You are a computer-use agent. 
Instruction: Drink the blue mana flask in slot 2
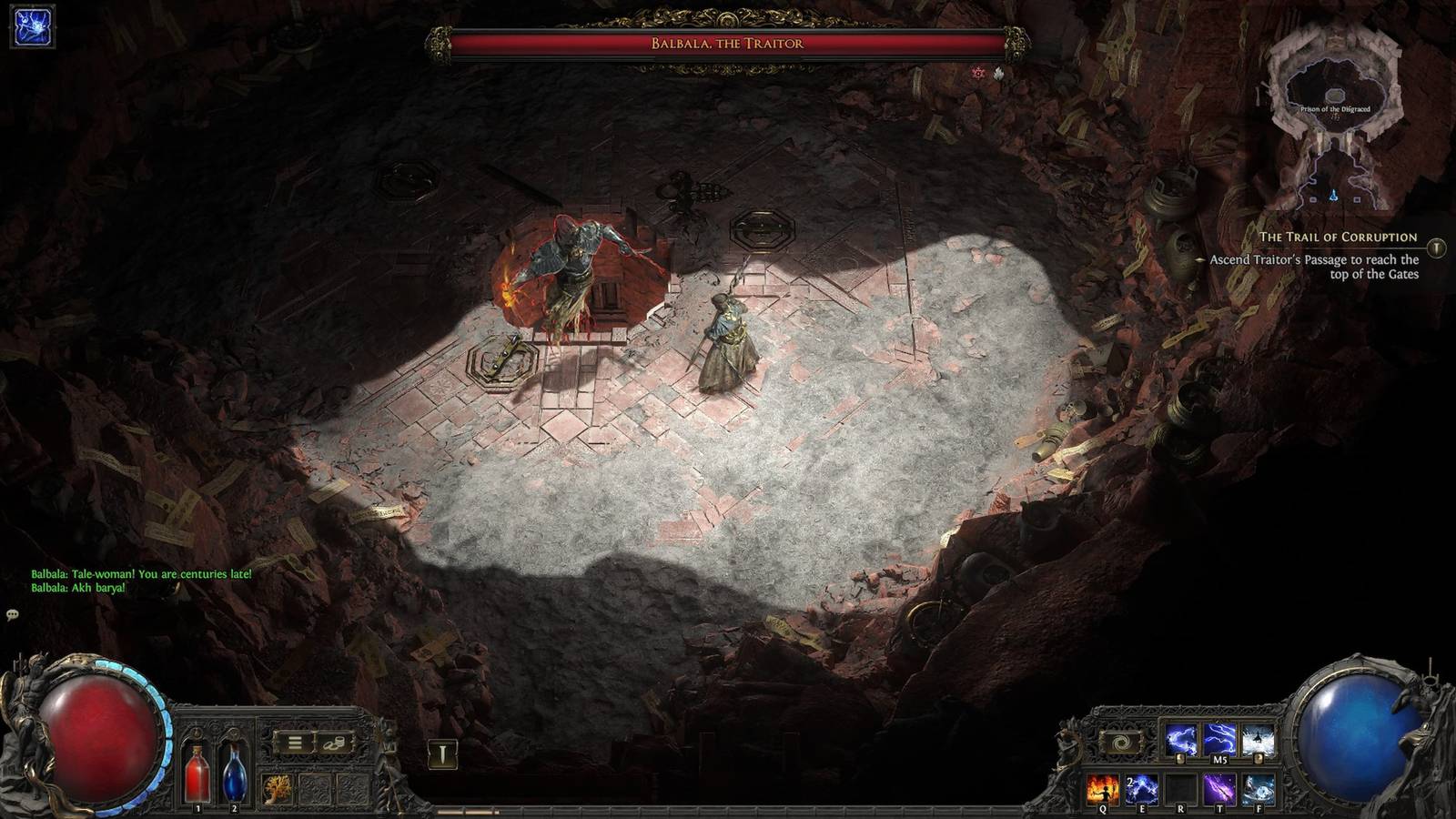click(235, 778)
